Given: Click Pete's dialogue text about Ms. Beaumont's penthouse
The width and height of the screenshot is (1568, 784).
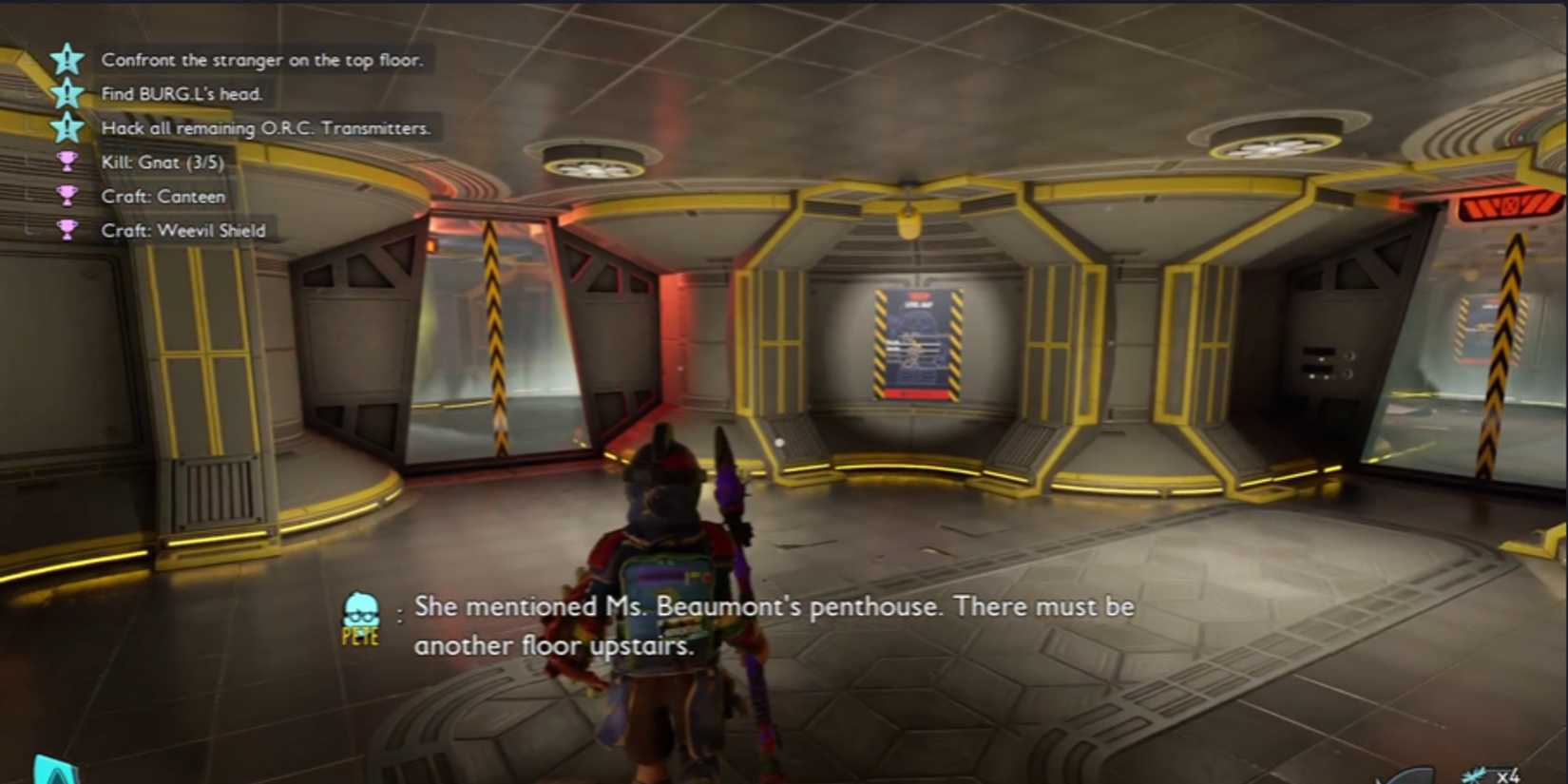Looking at the screenshot, I should 774,625.
